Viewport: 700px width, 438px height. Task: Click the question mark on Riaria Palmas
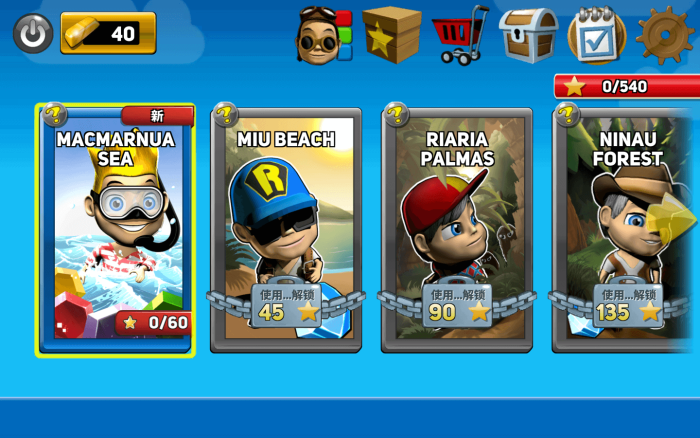click(396, 115)
